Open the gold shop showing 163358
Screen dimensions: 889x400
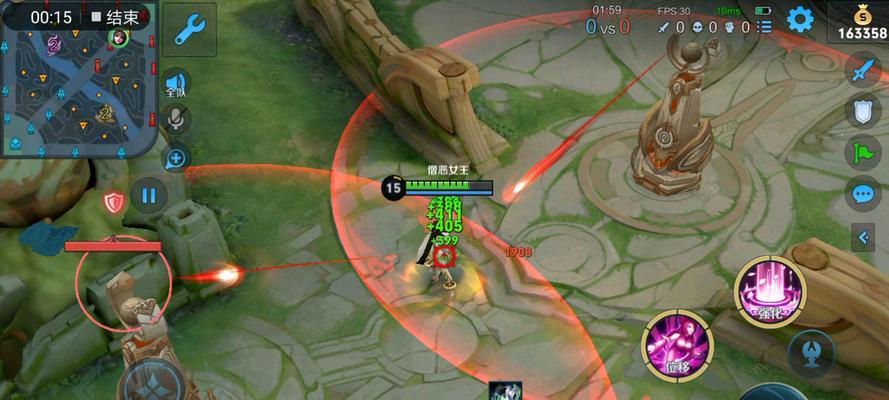click(858, 22)
